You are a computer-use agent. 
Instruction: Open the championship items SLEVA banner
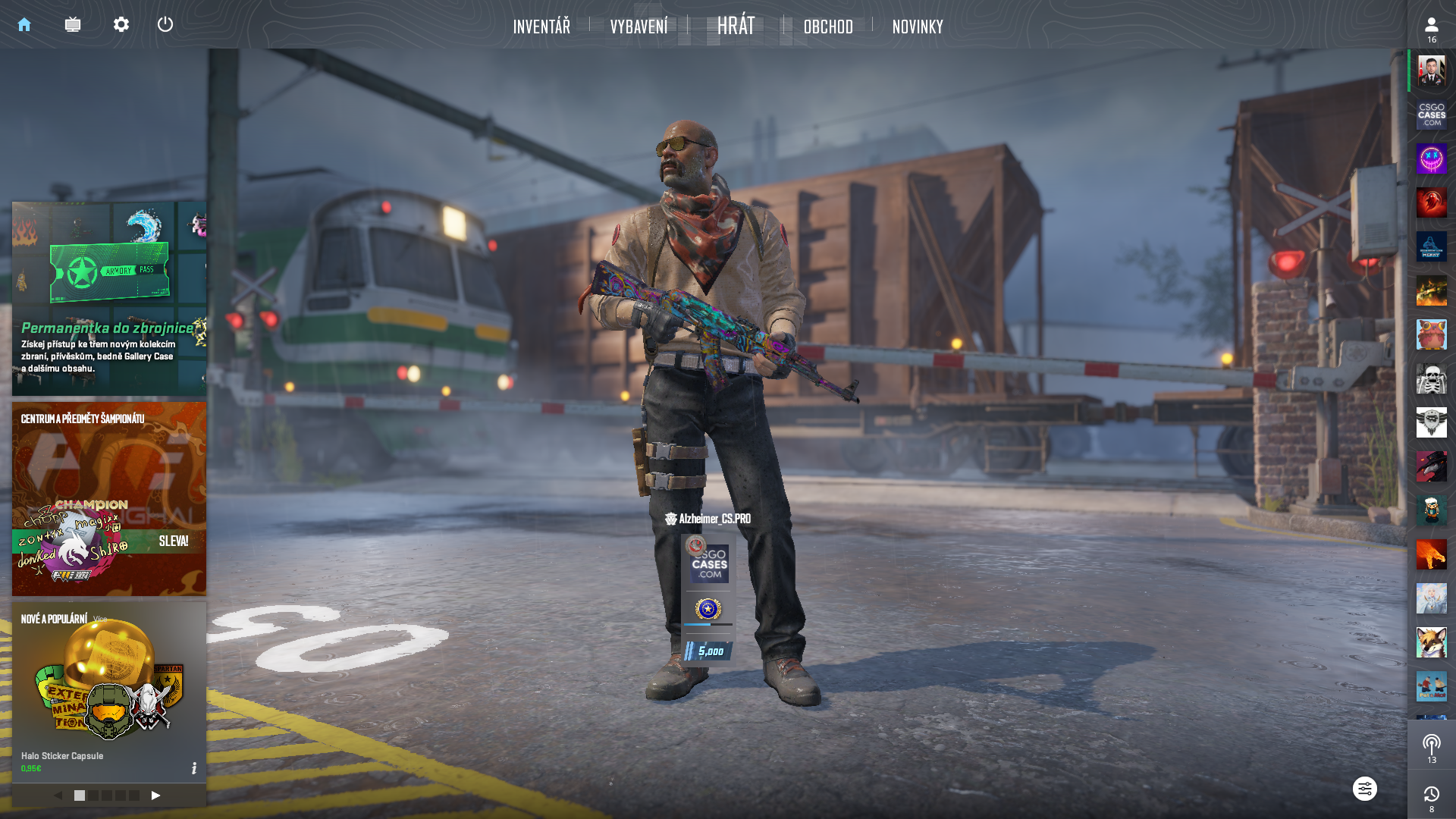pos(109,498)
